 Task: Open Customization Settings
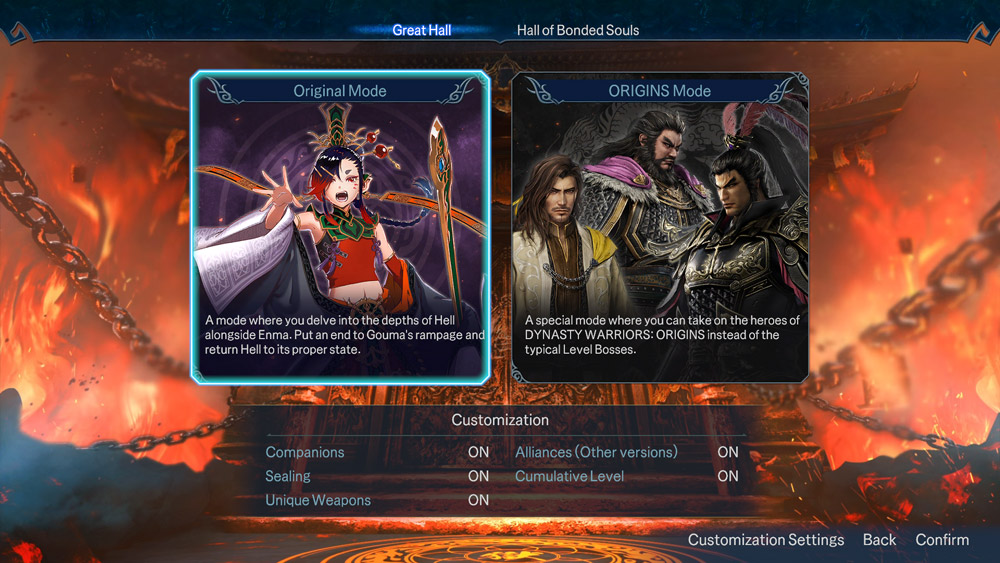tap(766, 540)
